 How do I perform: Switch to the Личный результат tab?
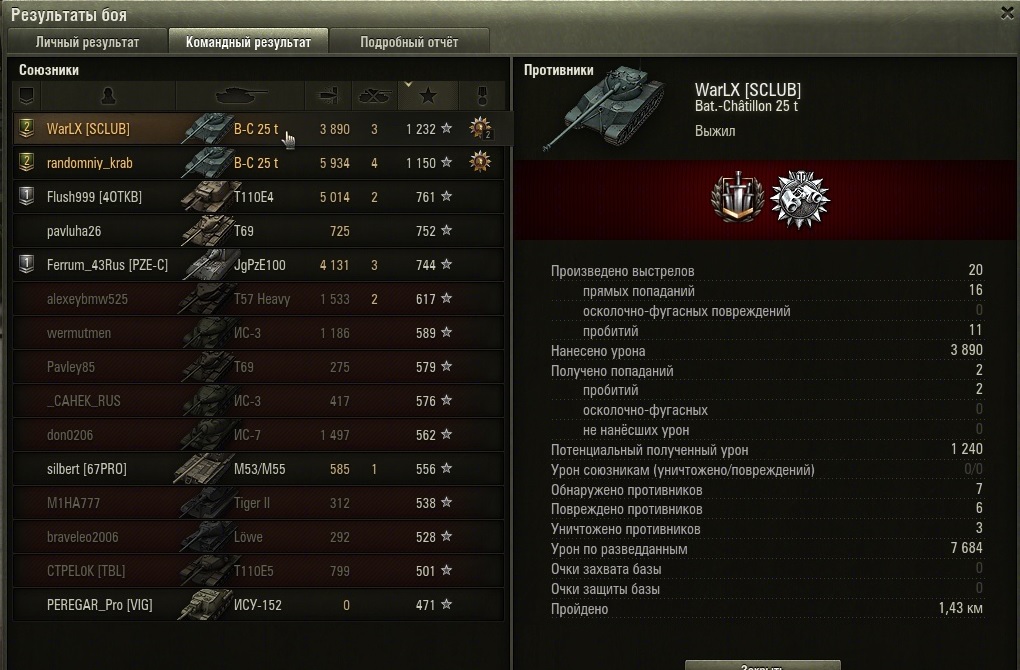87,42
